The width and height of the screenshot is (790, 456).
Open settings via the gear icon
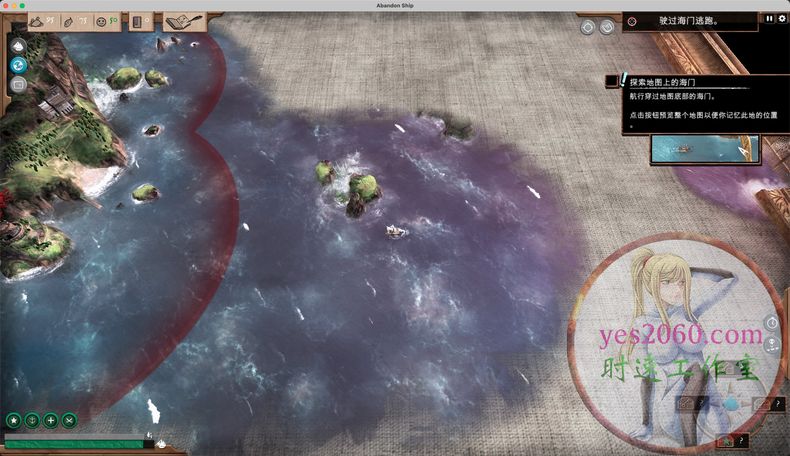point(782,19)
